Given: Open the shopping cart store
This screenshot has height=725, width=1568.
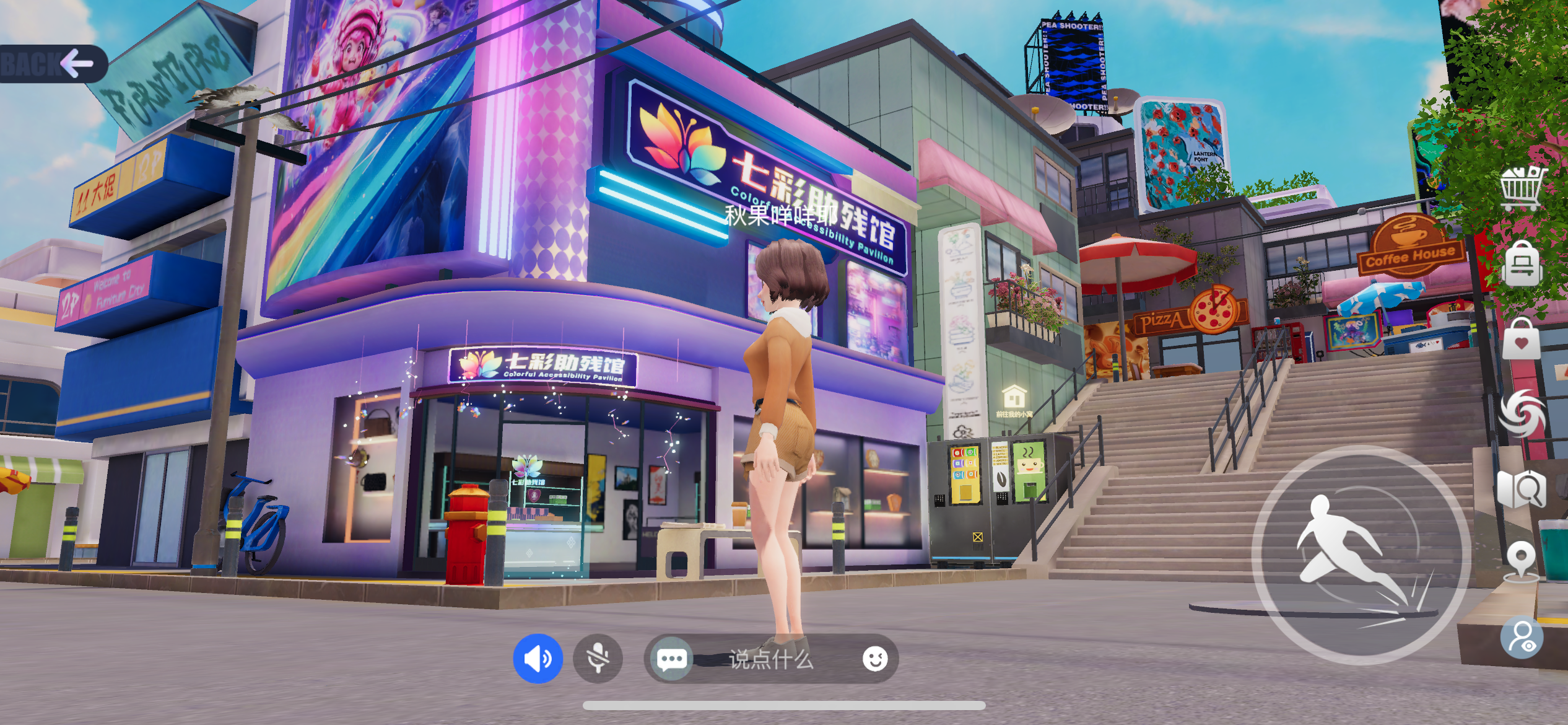Looking at the screenshot, I should (x=1522, y=188).
